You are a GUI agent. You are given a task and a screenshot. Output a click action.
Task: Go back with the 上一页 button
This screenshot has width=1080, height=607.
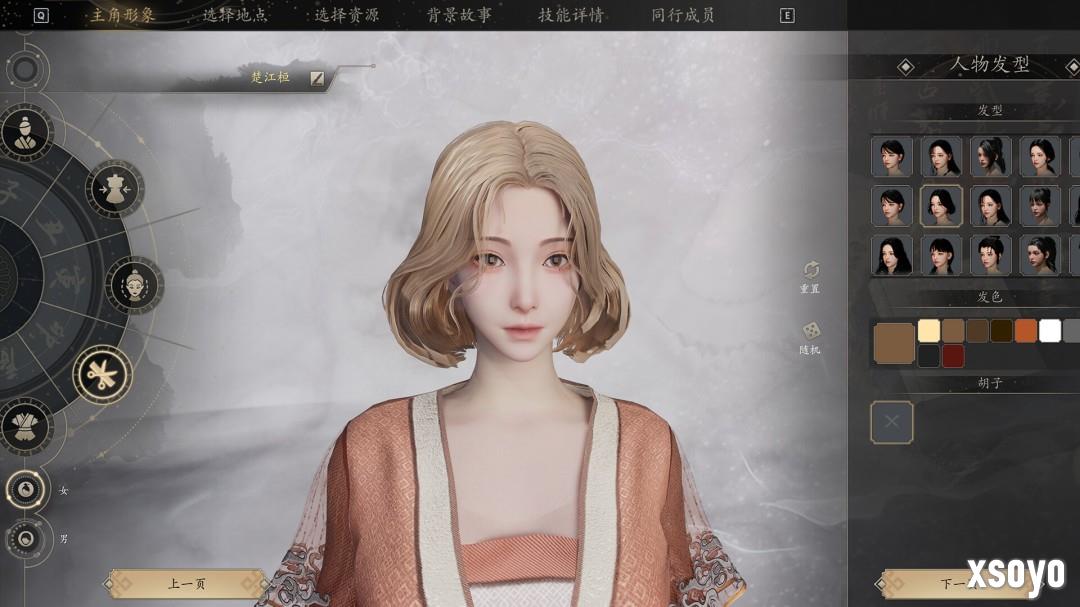point(187,583)
